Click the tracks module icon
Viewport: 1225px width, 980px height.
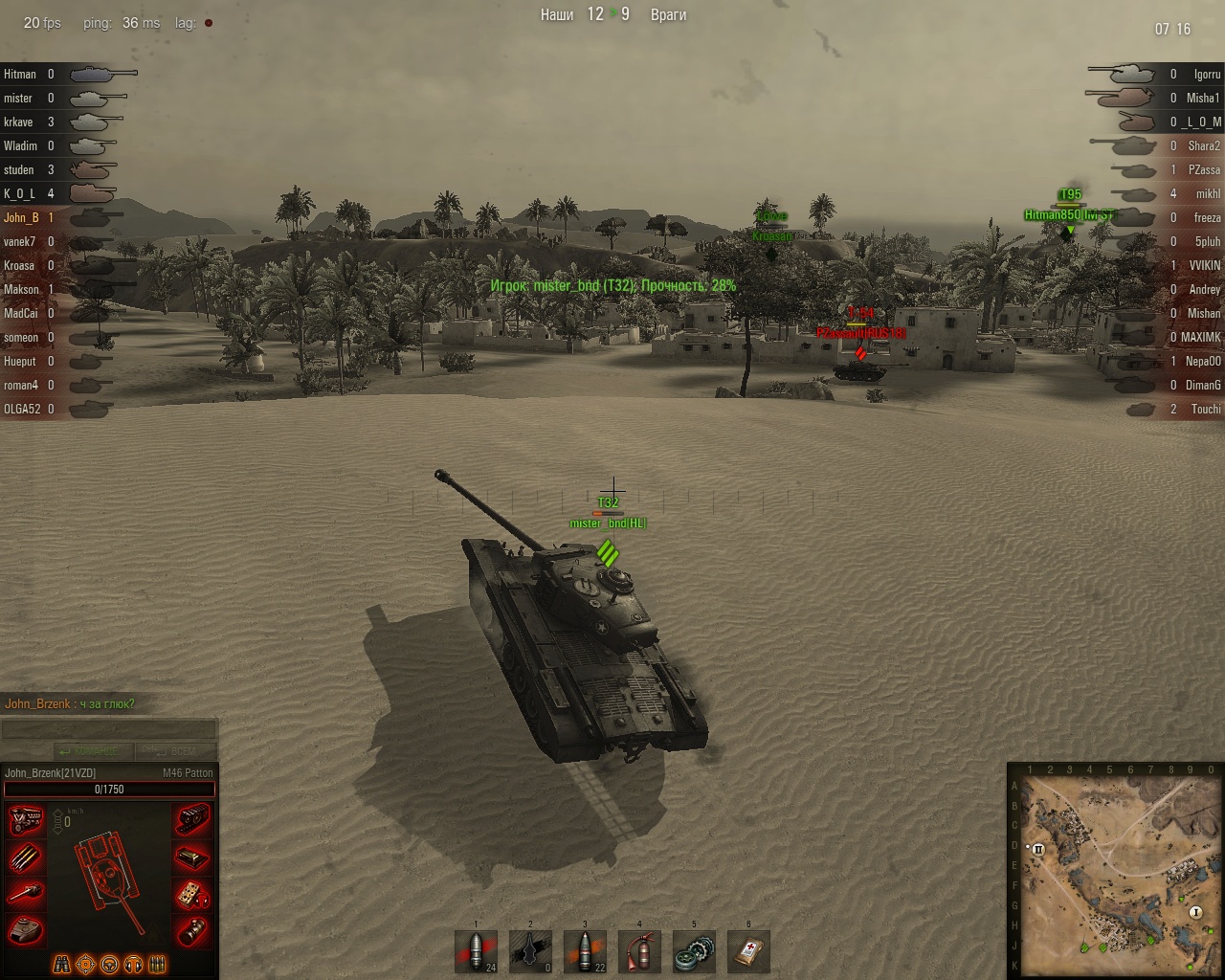[192, 821]
